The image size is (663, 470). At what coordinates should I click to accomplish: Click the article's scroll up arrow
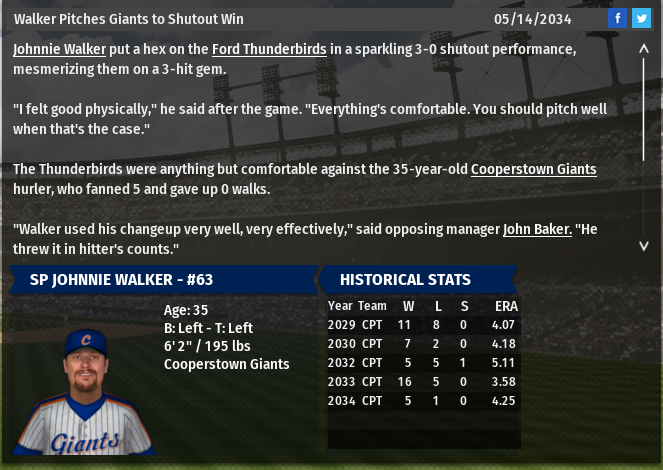(643, 49)
